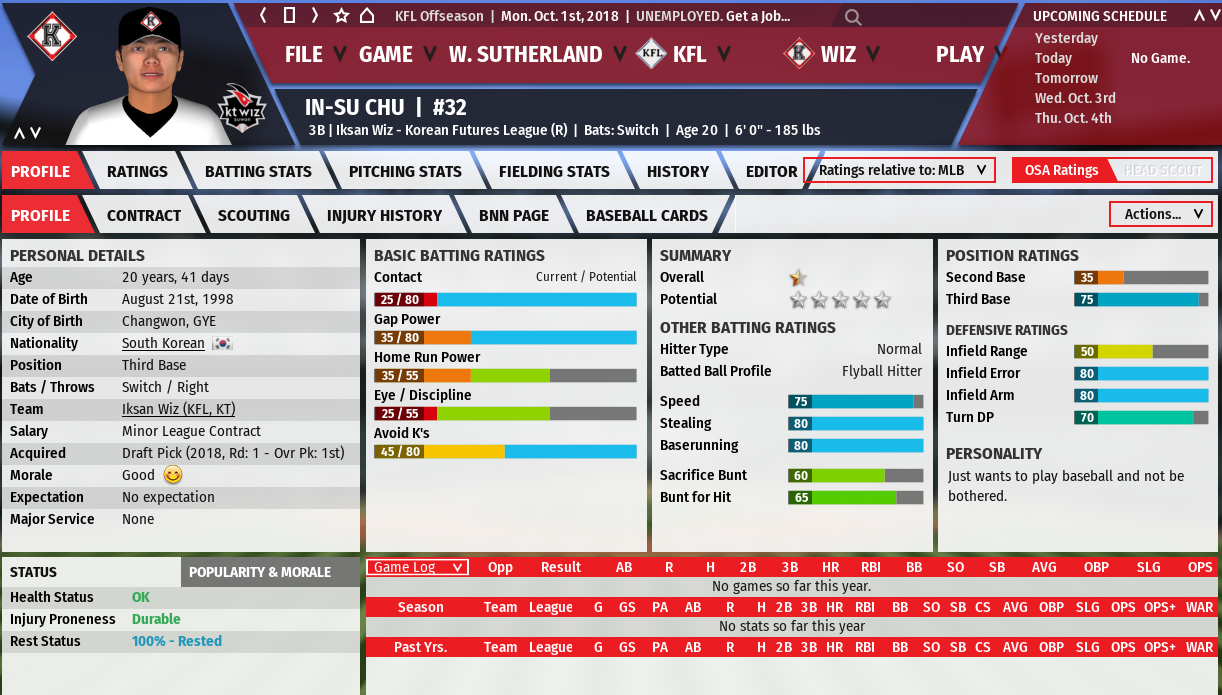Open the BATTING STATS tab

pos(258,171)
